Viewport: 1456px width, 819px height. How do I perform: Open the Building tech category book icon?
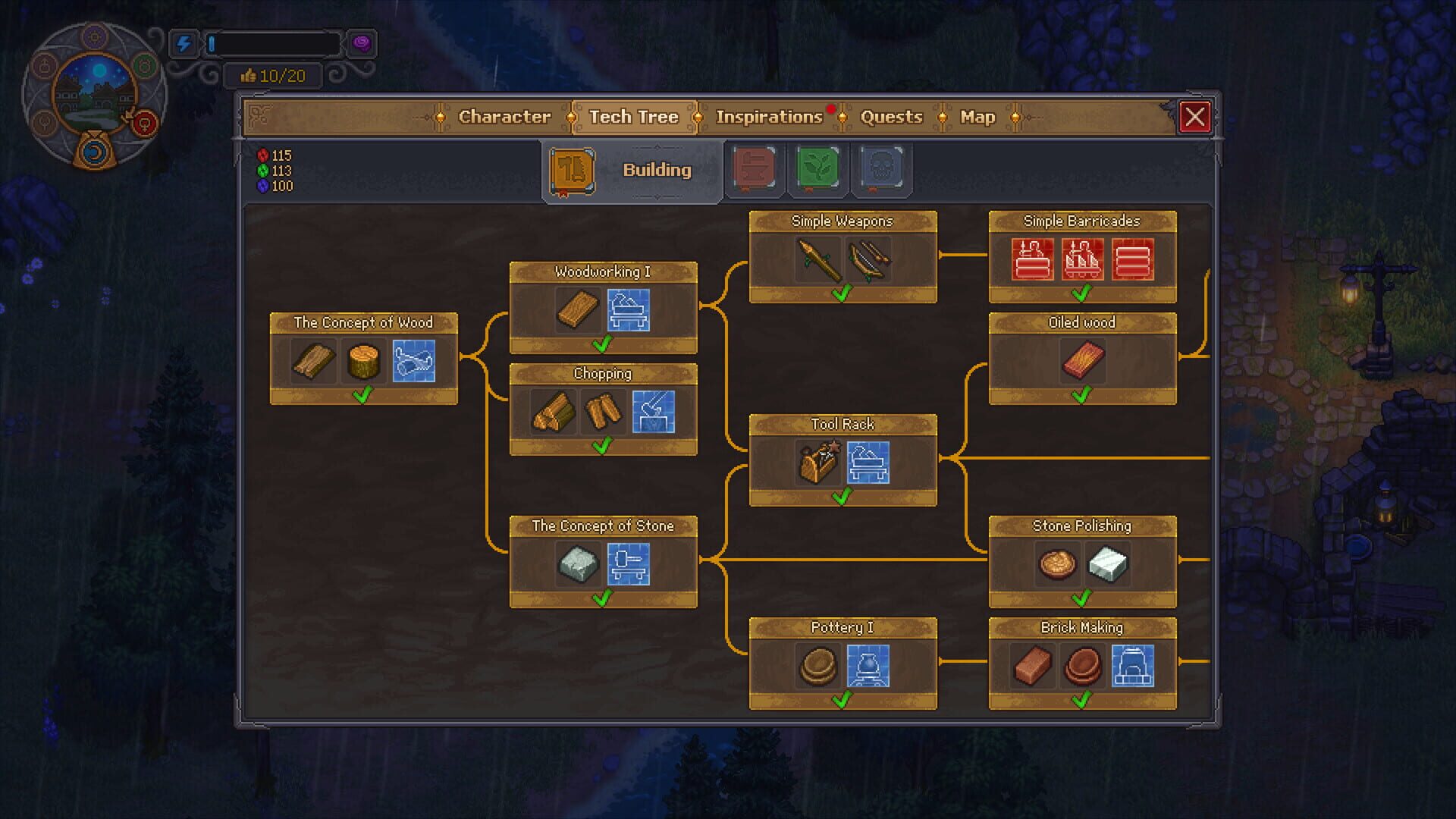coord(573,170)
